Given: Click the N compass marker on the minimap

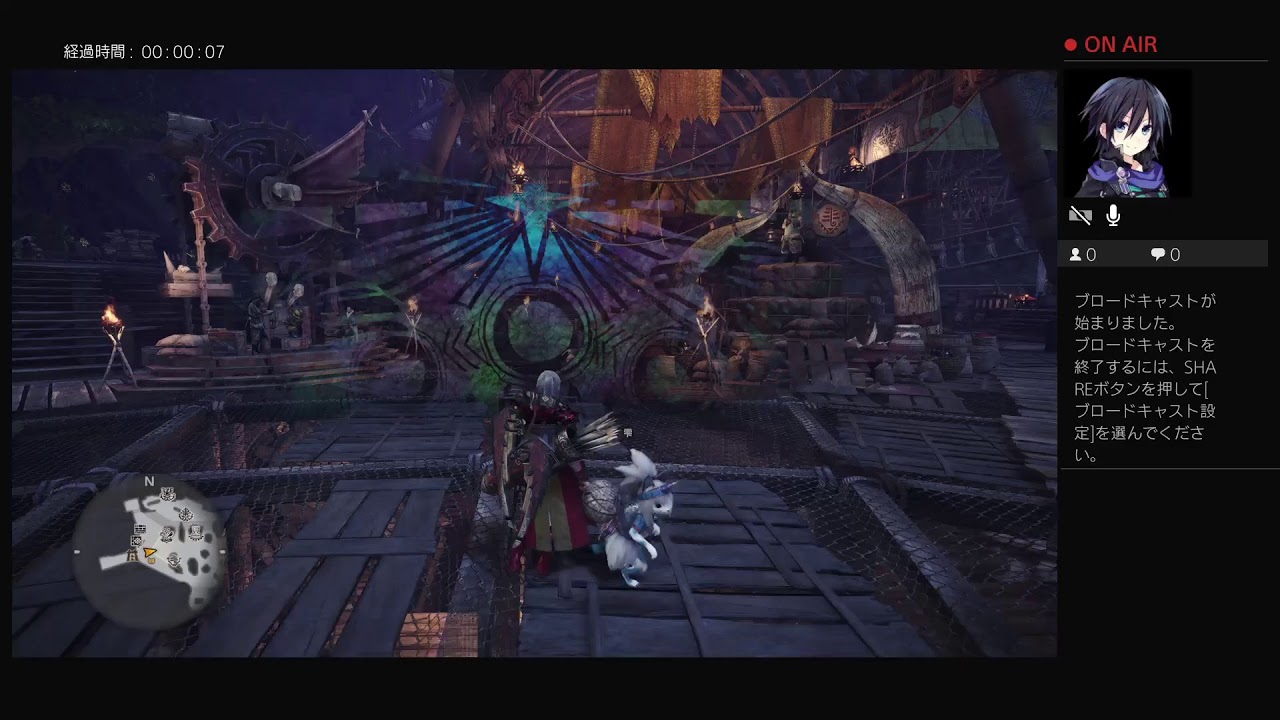Looking at the screenshot, I should click(150, 481).
